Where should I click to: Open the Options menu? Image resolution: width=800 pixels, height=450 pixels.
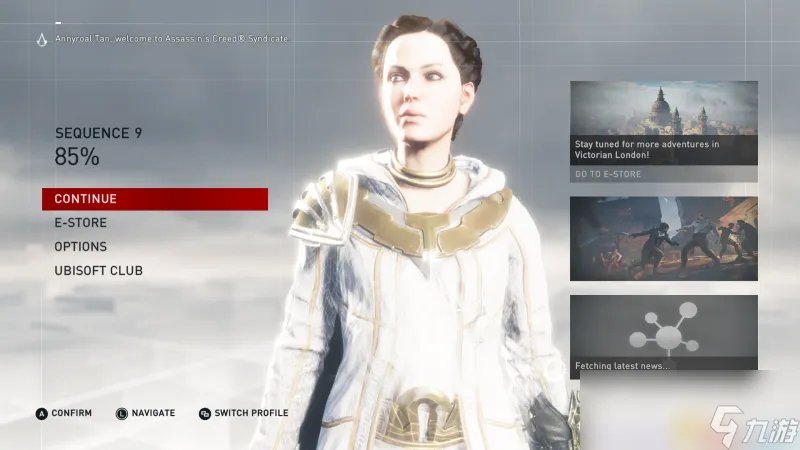click(x=81, y=247)
